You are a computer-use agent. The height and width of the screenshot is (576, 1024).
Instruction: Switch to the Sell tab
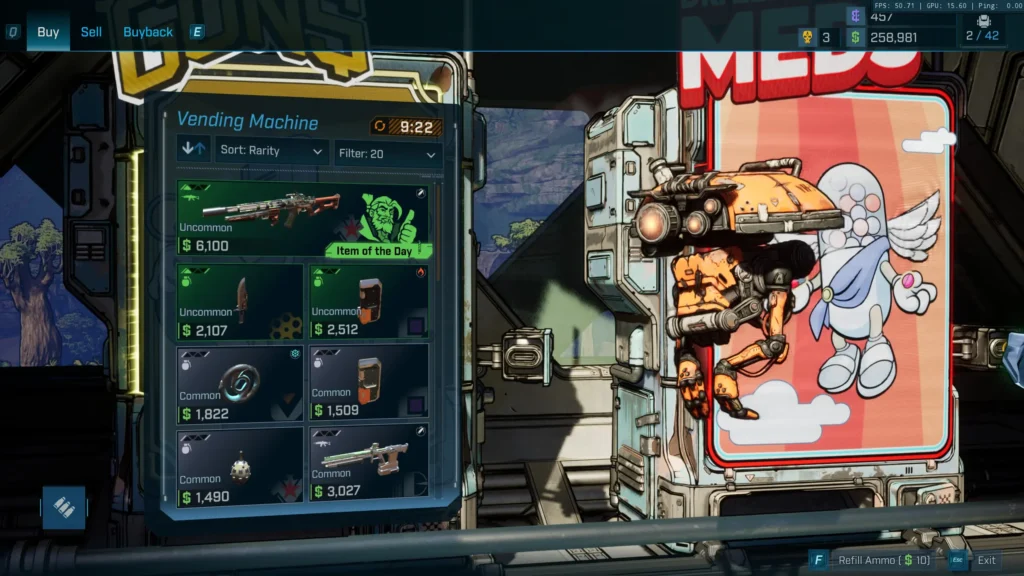point(91,32)
